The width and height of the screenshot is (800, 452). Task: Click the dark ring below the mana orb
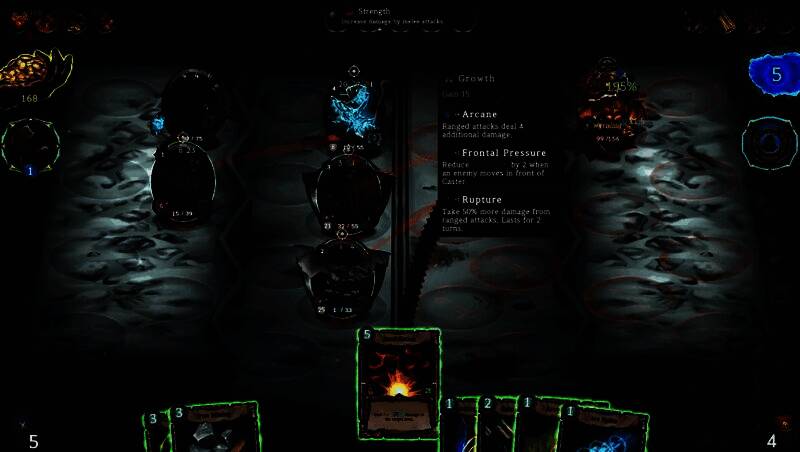point(769,143)
